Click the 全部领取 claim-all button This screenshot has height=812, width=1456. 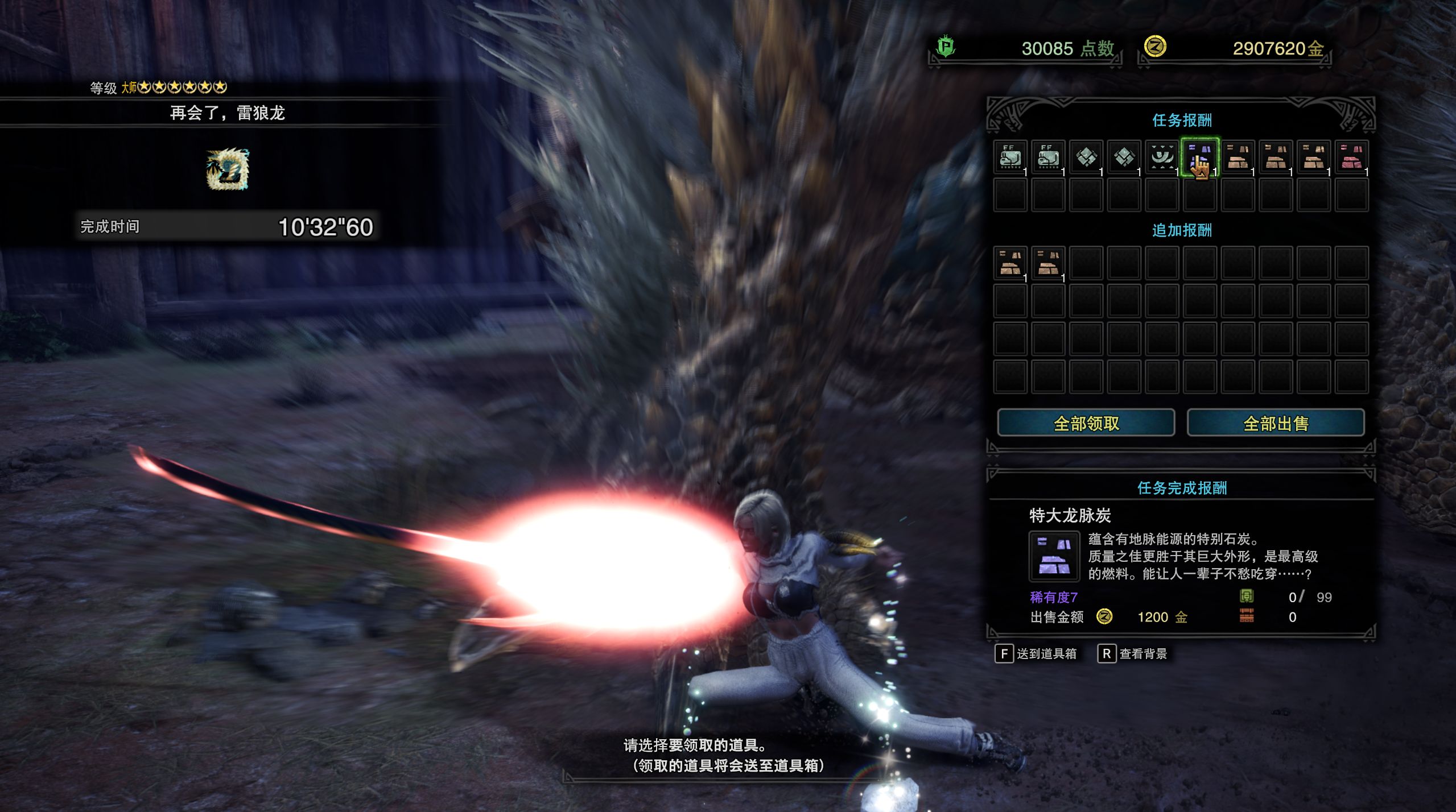(x=1086, y=423)
